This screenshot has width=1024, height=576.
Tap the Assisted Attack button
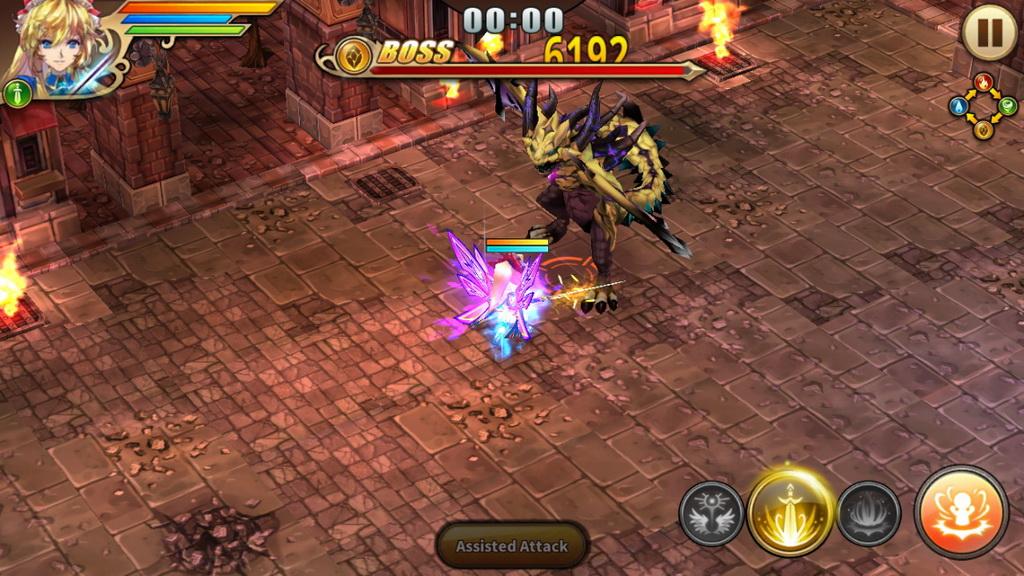(x=512, y=546)
